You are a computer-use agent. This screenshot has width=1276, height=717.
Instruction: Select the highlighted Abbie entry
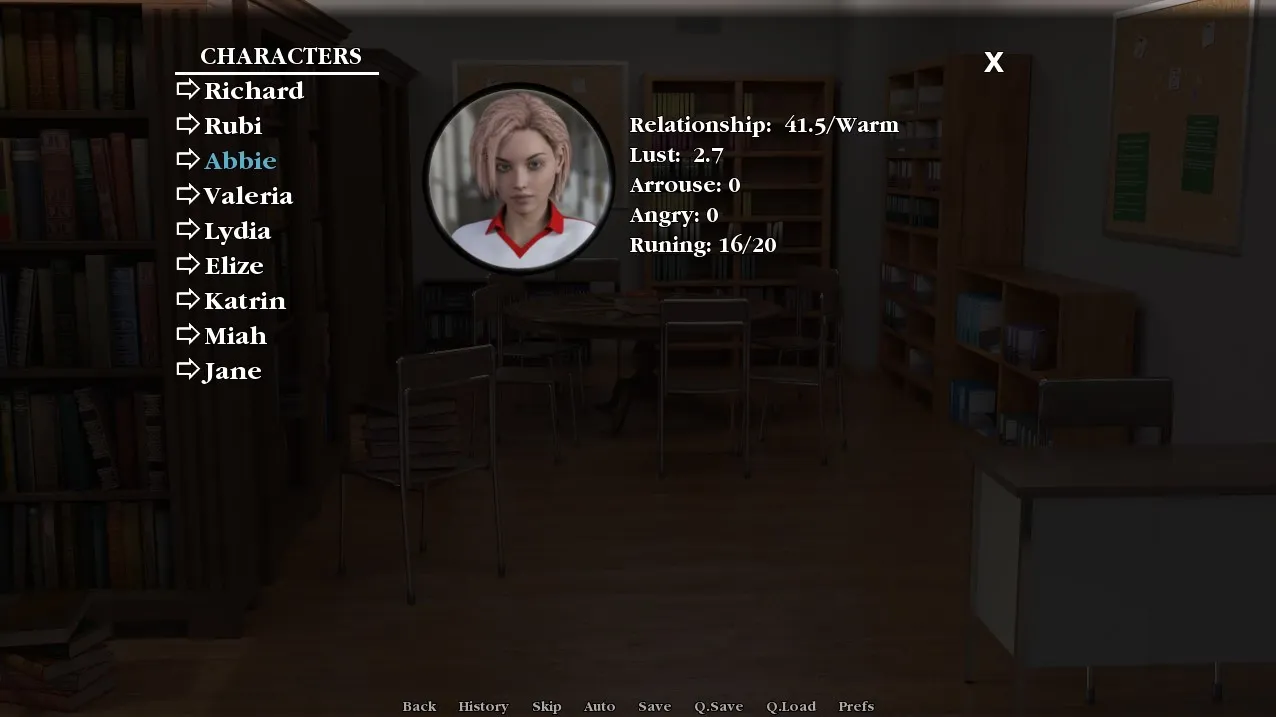point(240,161)
